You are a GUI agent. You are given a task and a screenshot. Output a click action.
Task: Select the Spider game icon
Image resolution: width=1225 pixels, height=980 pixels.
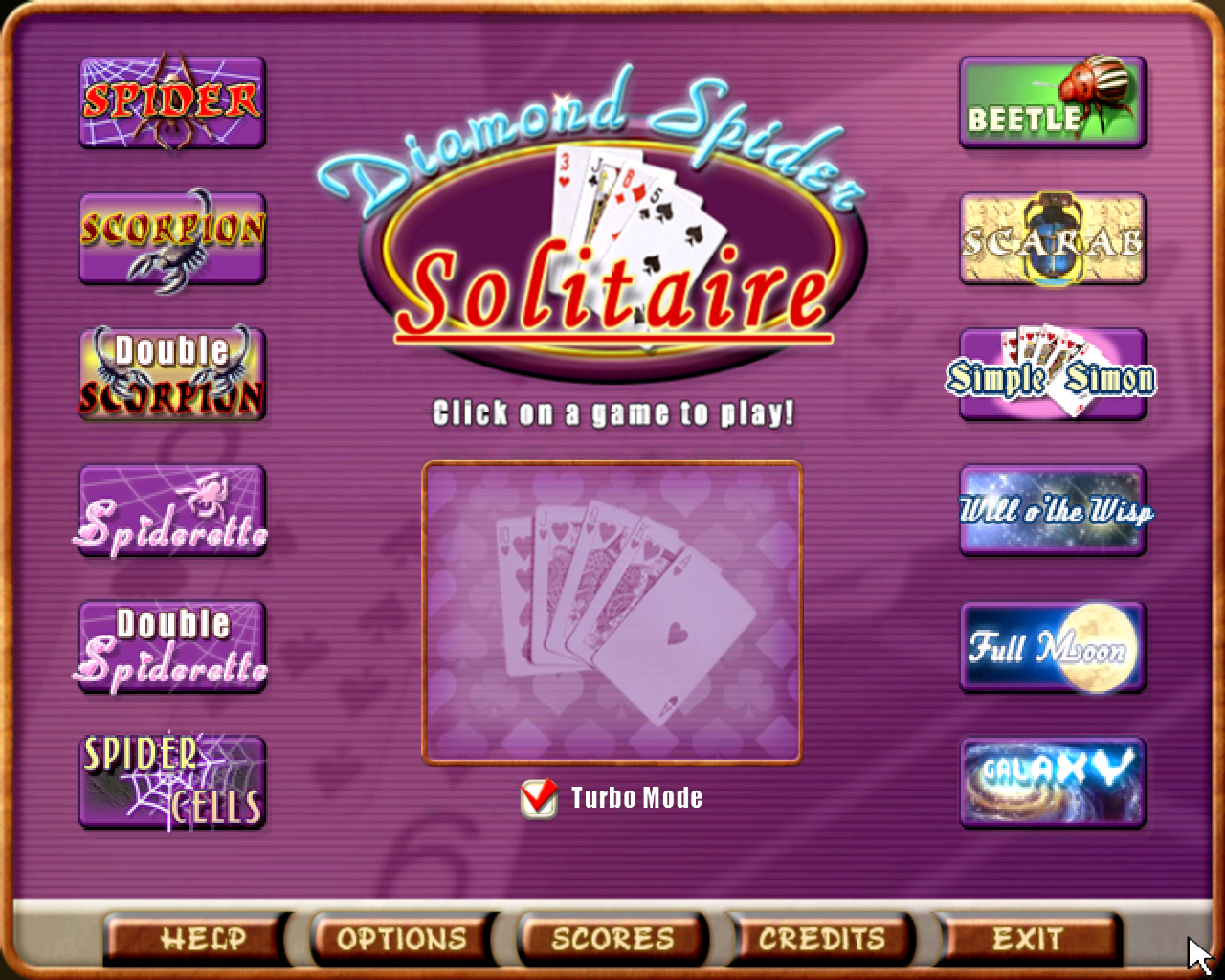pos(171,101)
